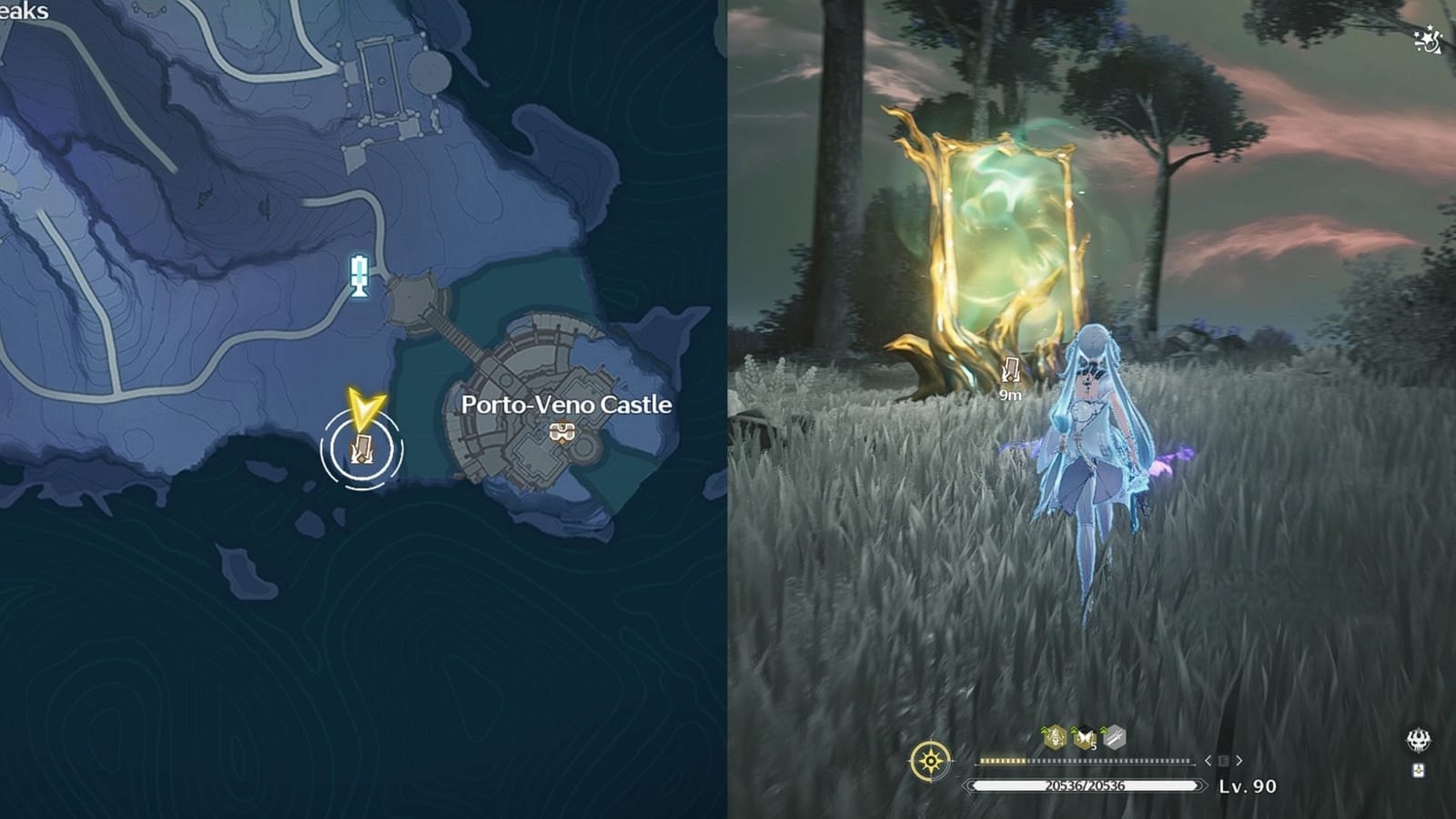Click the butterfly badge showing 5
Screen dimensions: 1456x819
pos(1083,738)
